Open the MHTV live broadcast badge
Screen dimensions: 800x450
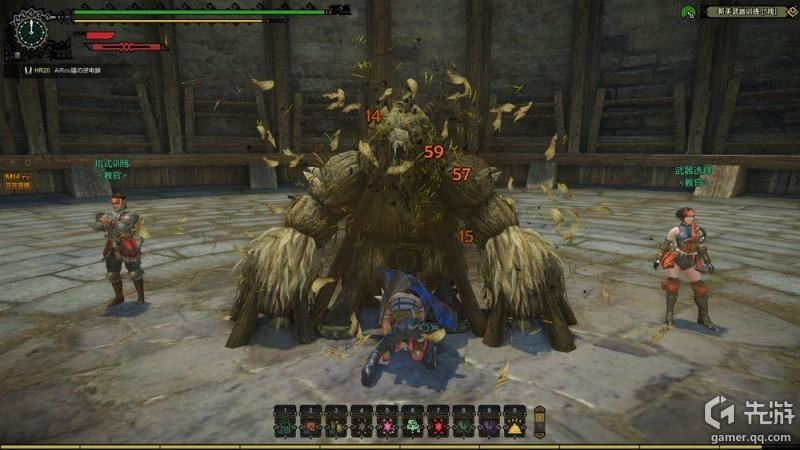click(x=19, y=179)
